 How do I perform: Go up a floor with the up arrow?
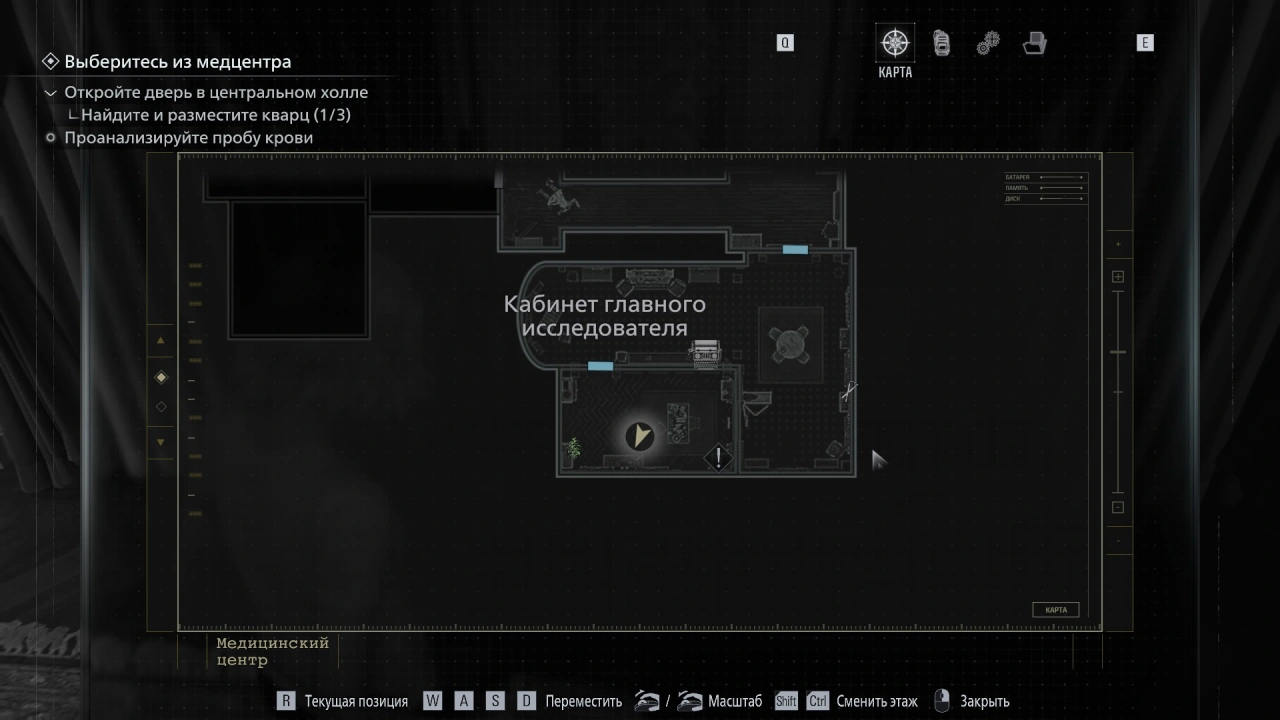click(161, 340)
